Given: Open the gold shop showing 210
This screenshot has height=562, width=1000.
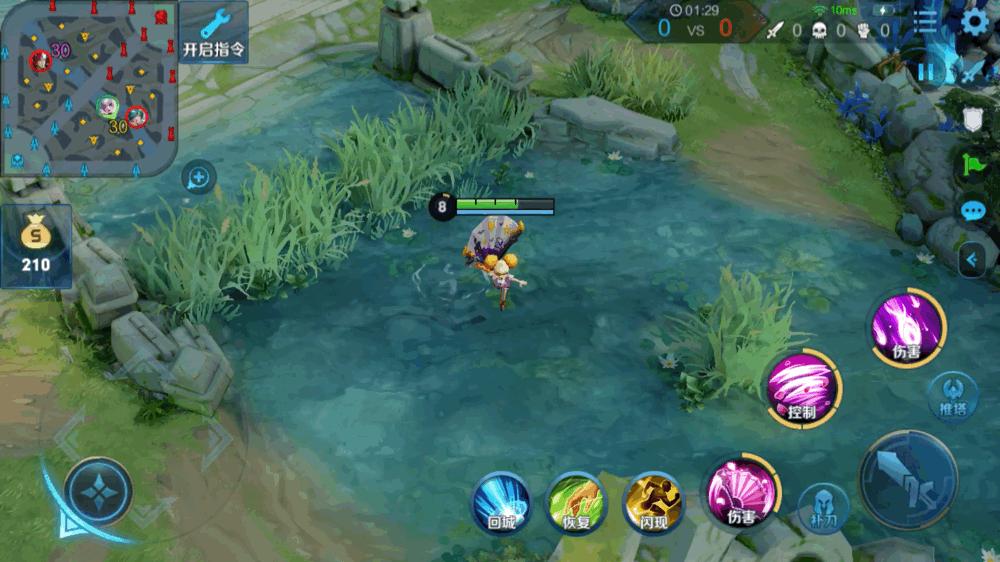Looking at the screenshot, I should click(x=36, y=246).
